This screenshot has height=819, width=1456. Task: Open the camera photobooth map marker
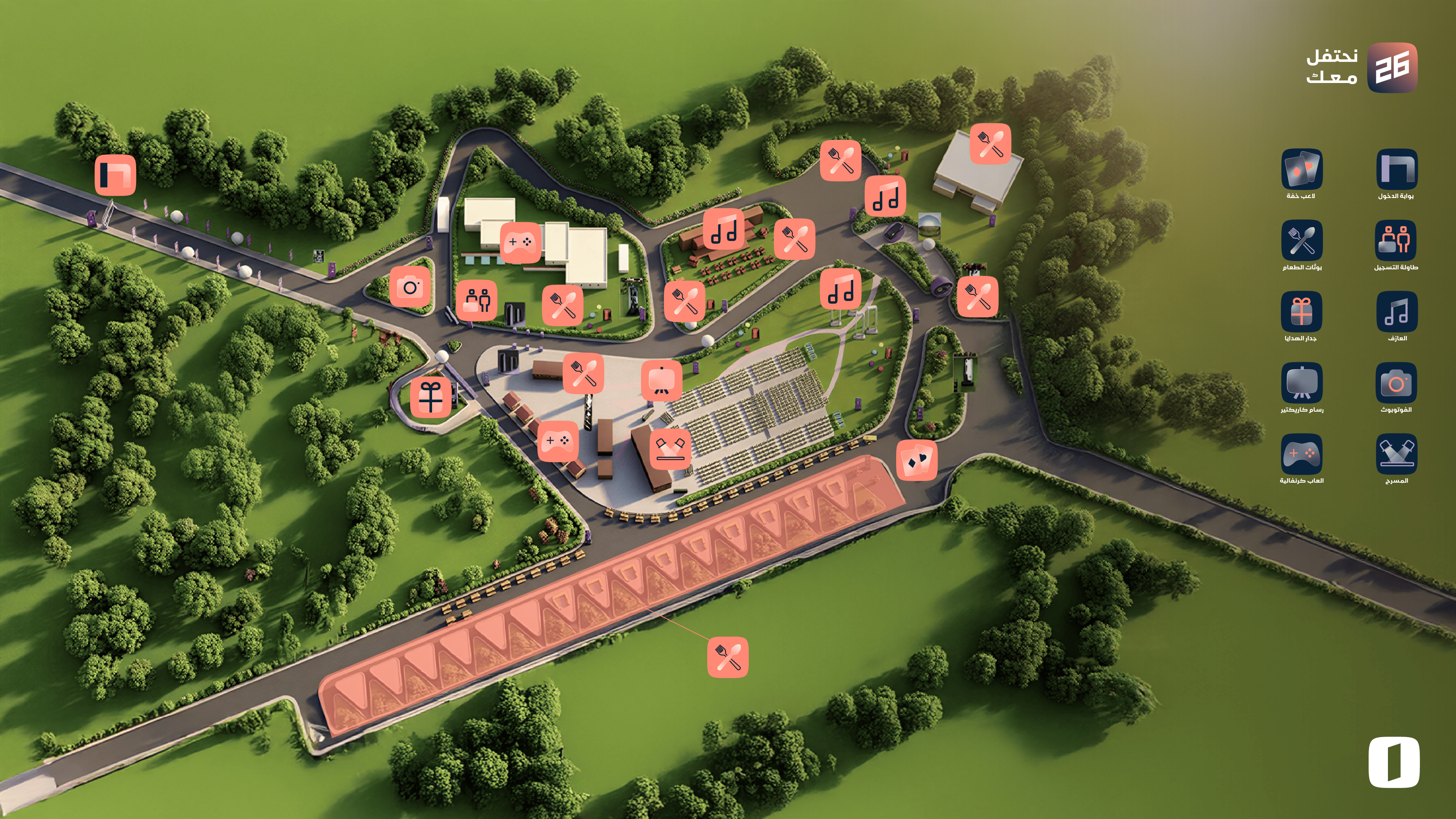[410, 287]
